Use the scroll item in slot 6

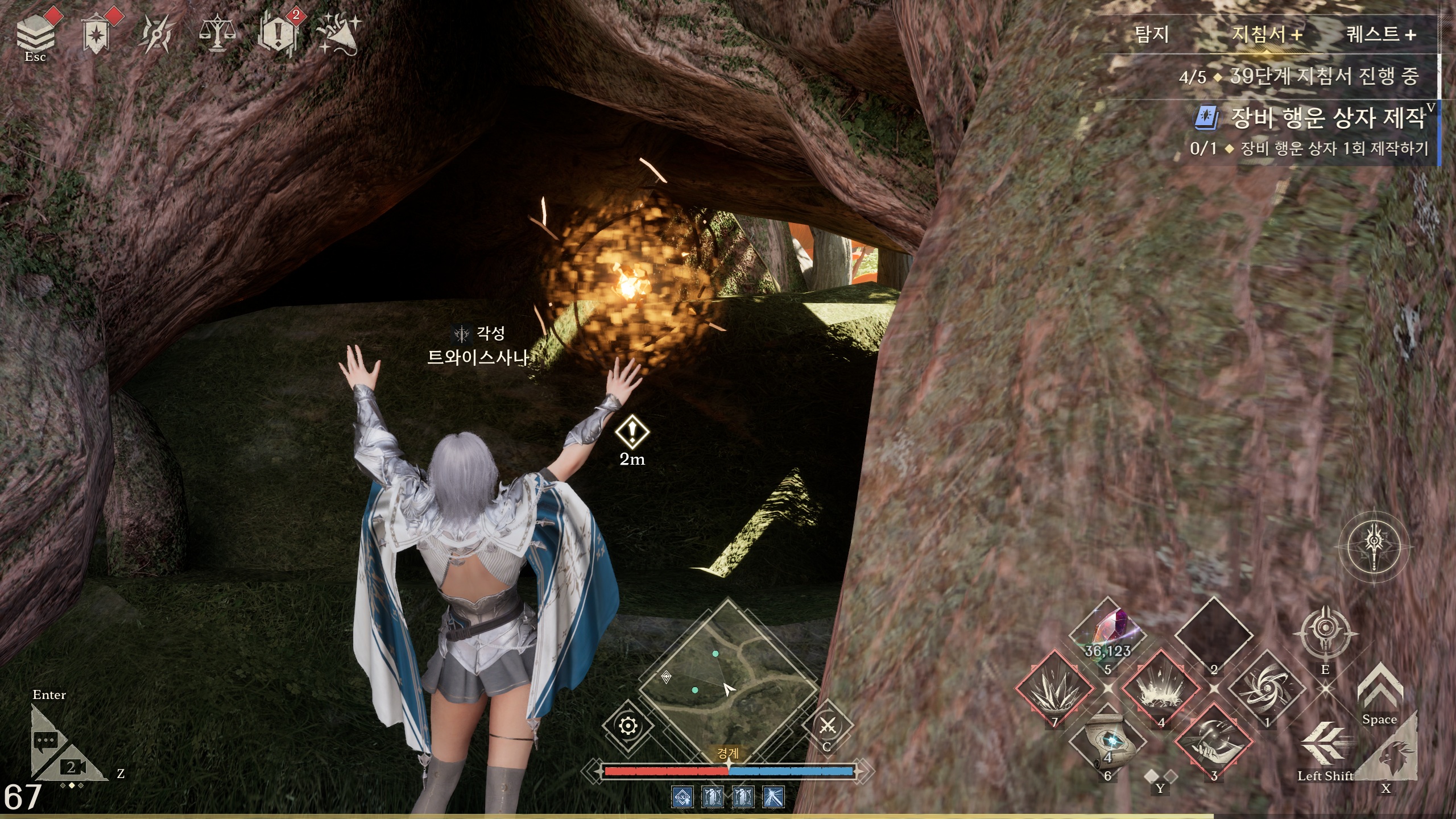click(1107, 742)
